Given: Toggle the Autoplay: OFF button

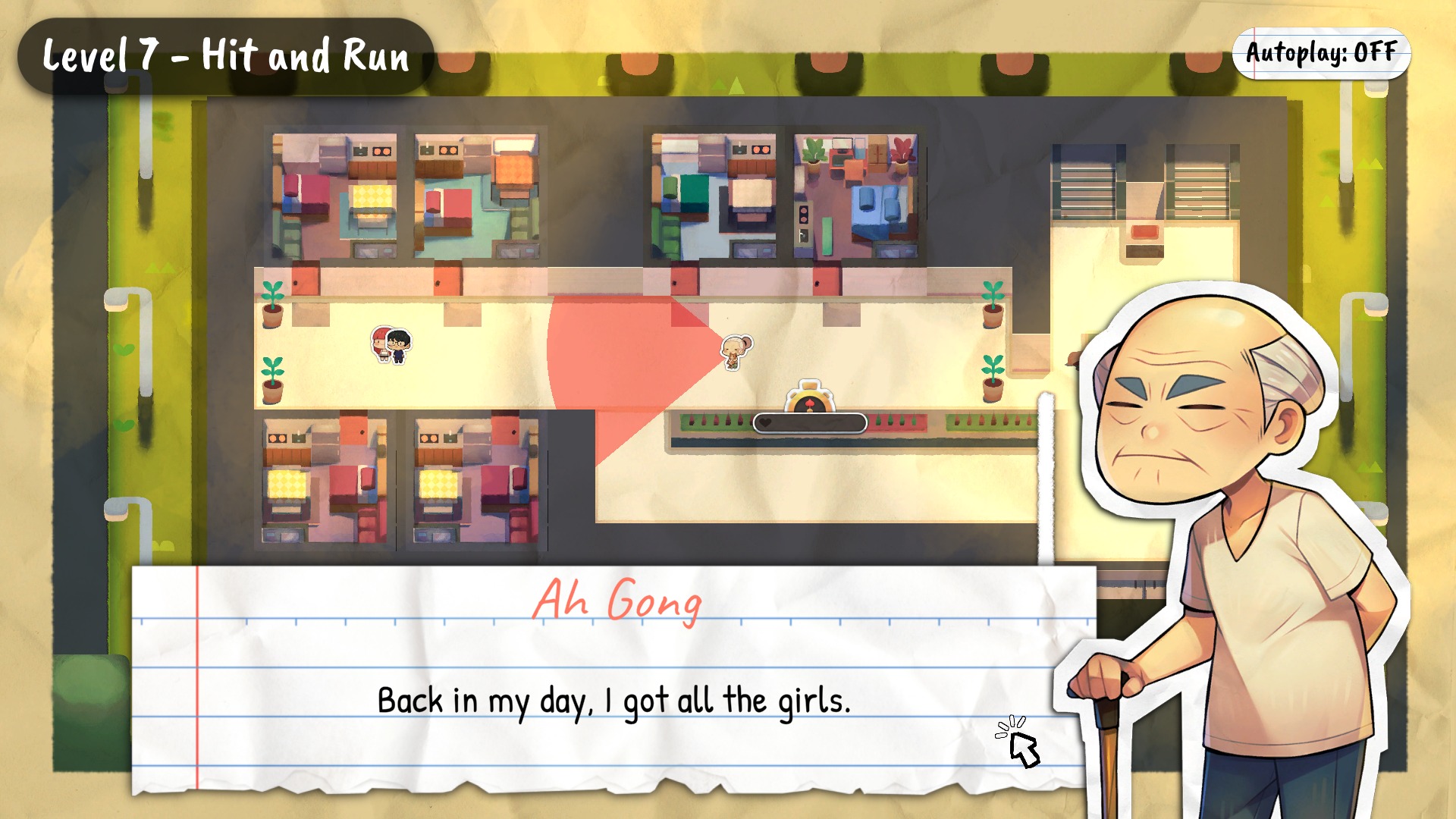Looking at the screenshot, I should tap(1320, 53).
